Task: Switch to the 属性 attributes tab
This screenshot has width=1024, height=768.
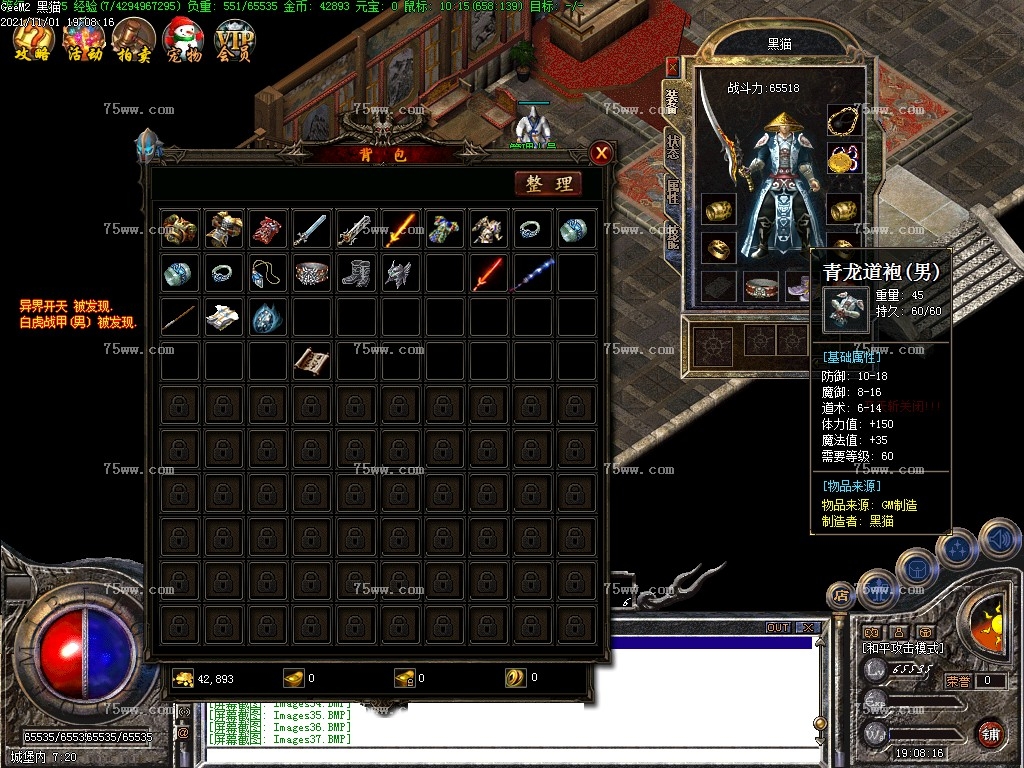Action: (x=672, y=192)
